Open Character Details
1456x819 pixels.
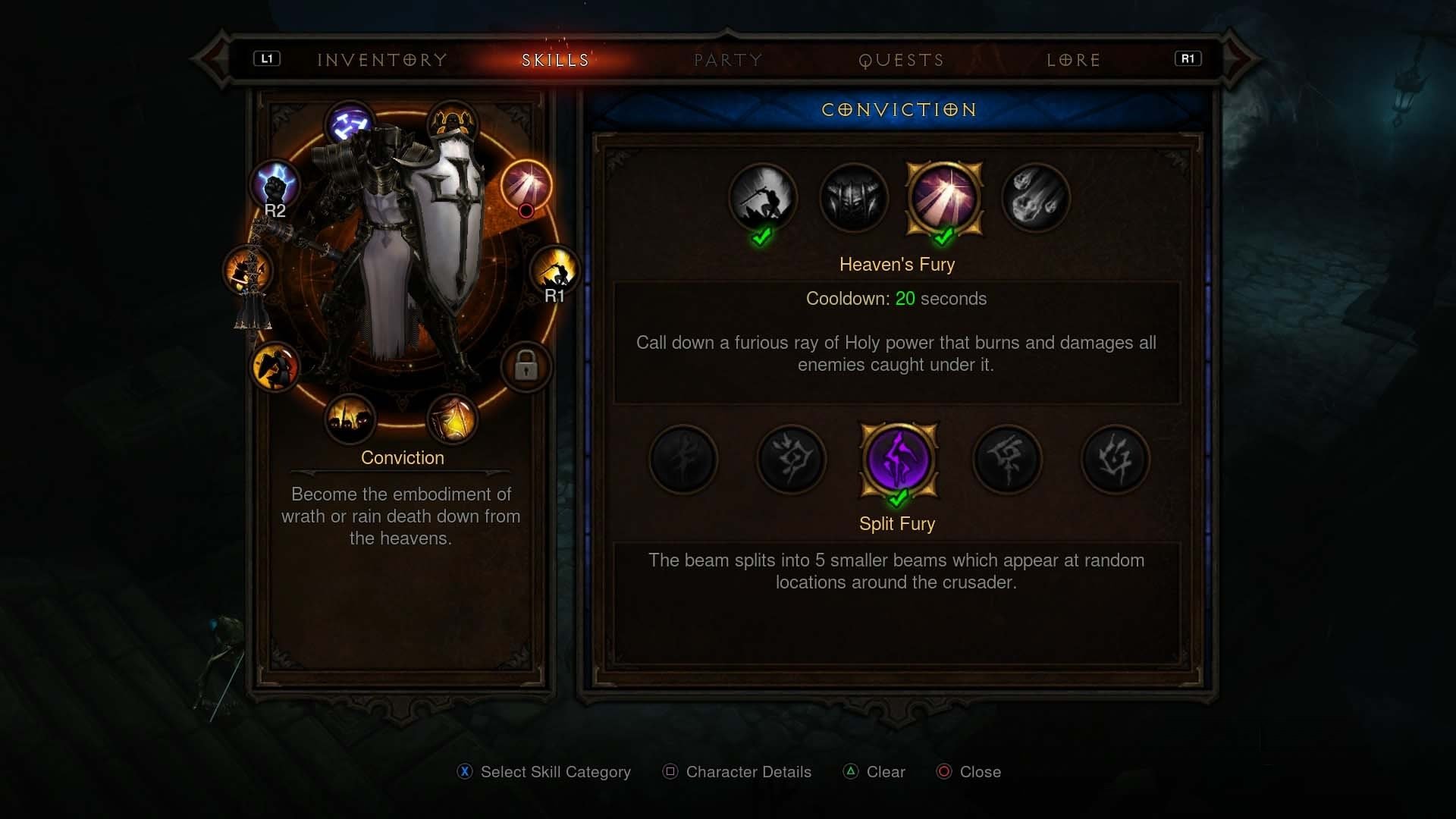click(736, 771)
